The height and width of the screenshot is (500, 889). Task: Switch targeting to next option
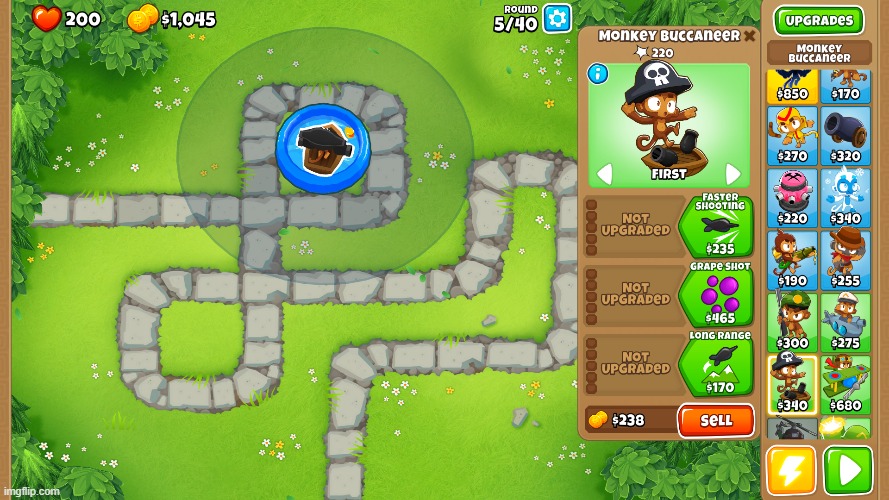(733, 174)
